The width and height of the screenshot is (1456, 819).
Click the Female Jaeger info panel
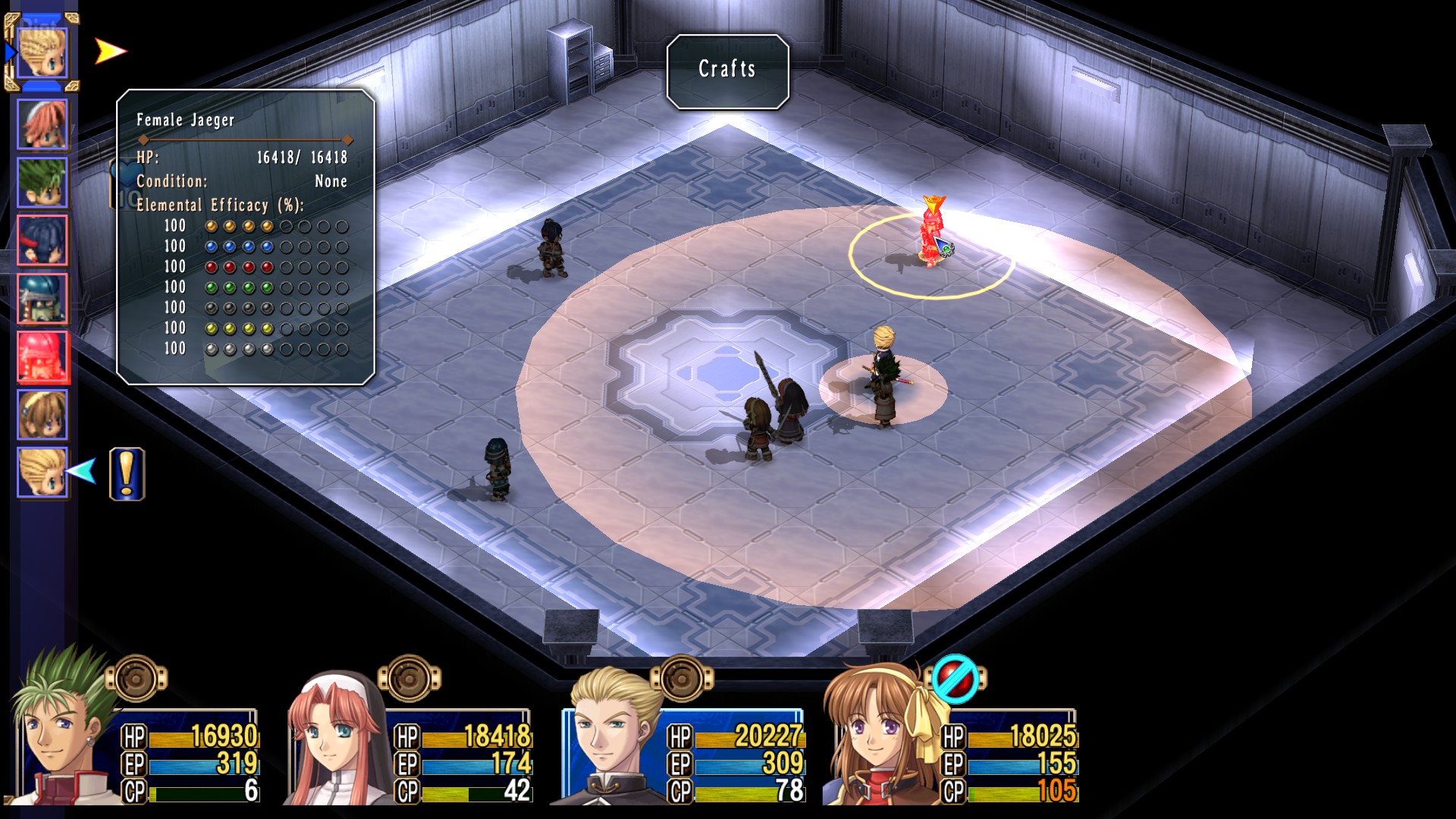point(246,237)
